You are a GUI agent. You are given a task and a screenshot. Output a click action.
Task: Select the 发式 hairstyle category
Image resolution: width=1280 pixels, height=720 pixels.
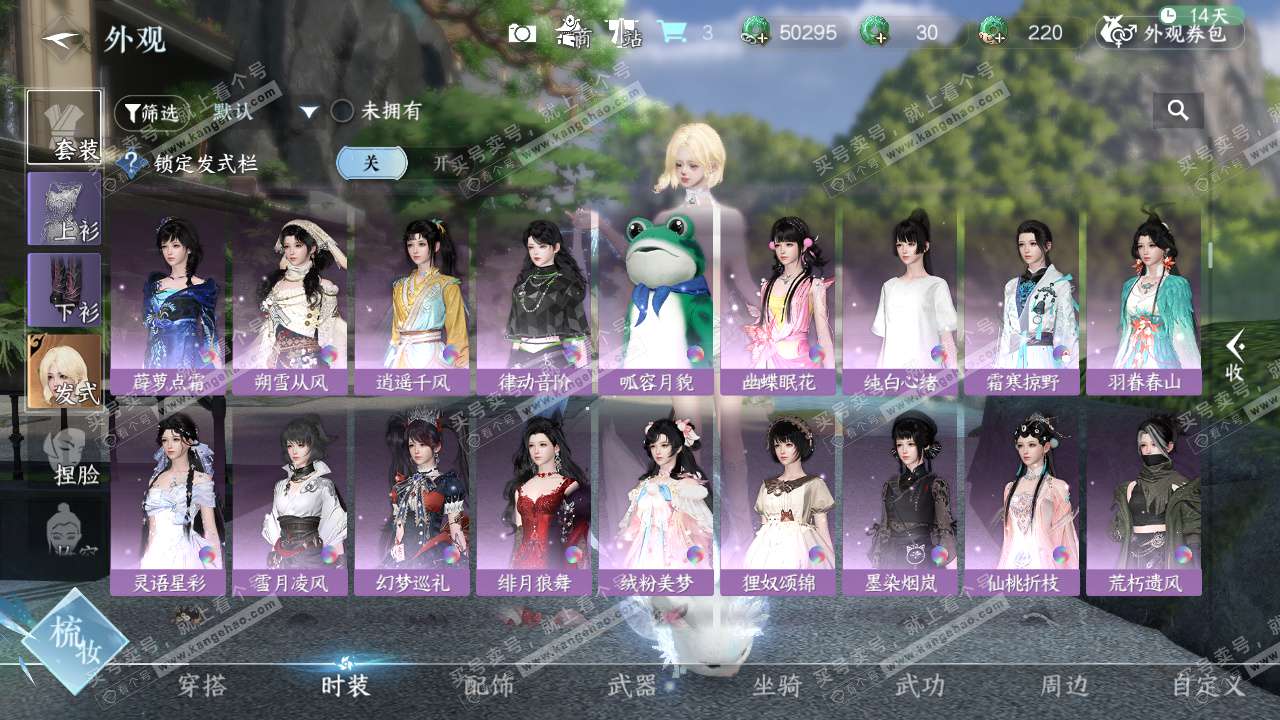[64, 371]
